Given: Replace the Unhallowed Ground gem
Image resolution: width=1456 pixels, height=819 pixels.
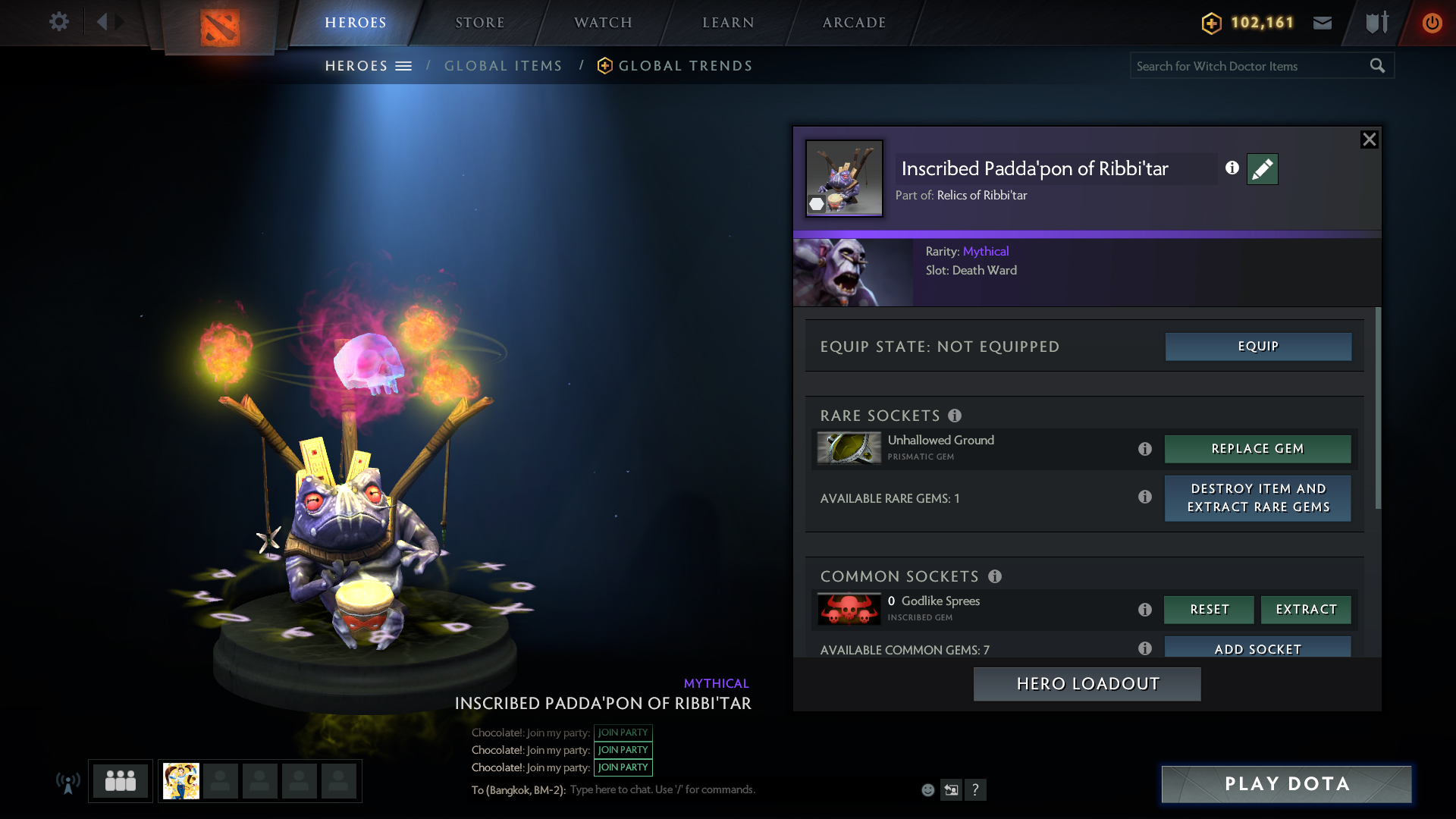Looking at the screenshot, I should coord(1257,449).
